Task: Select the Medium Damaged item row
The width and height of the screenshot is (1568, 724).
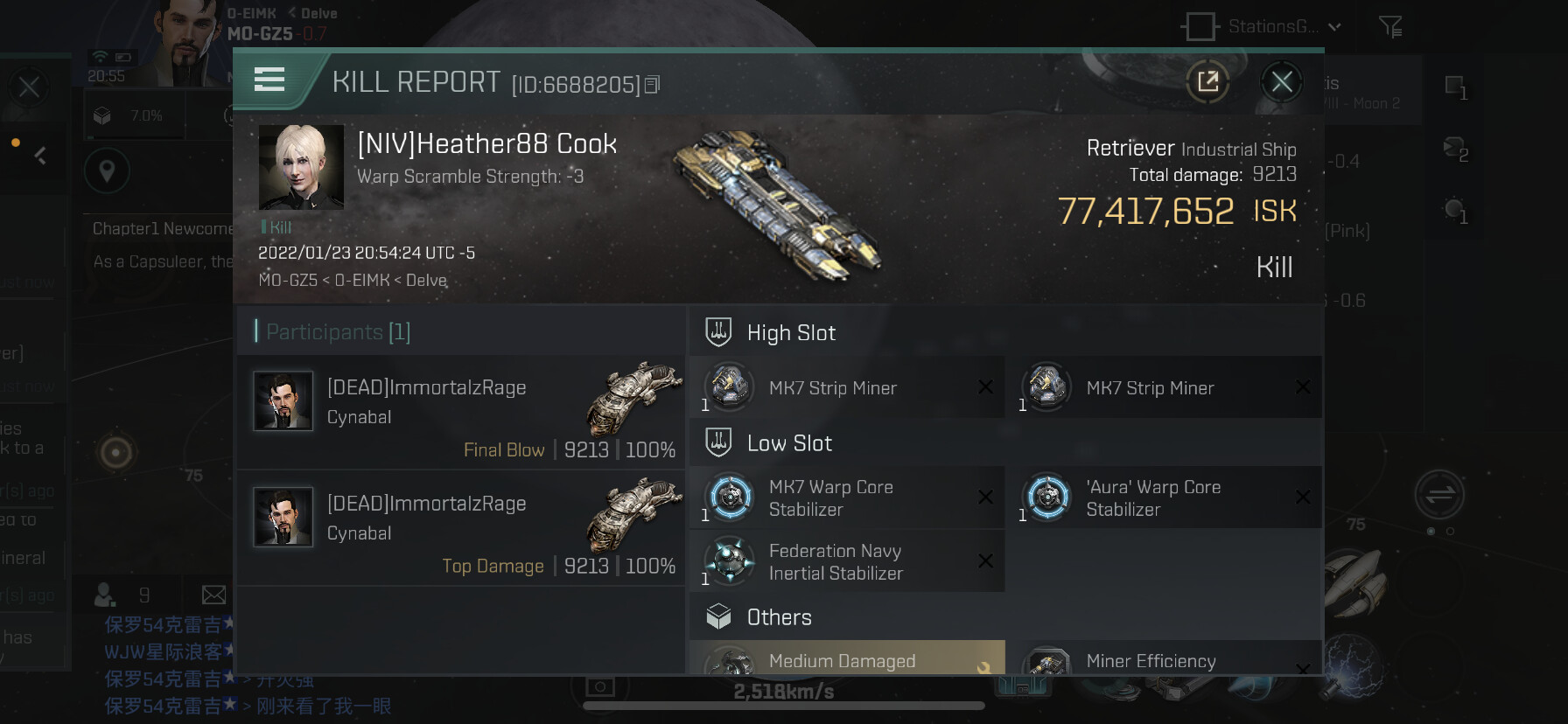Action: coord(846,659)
